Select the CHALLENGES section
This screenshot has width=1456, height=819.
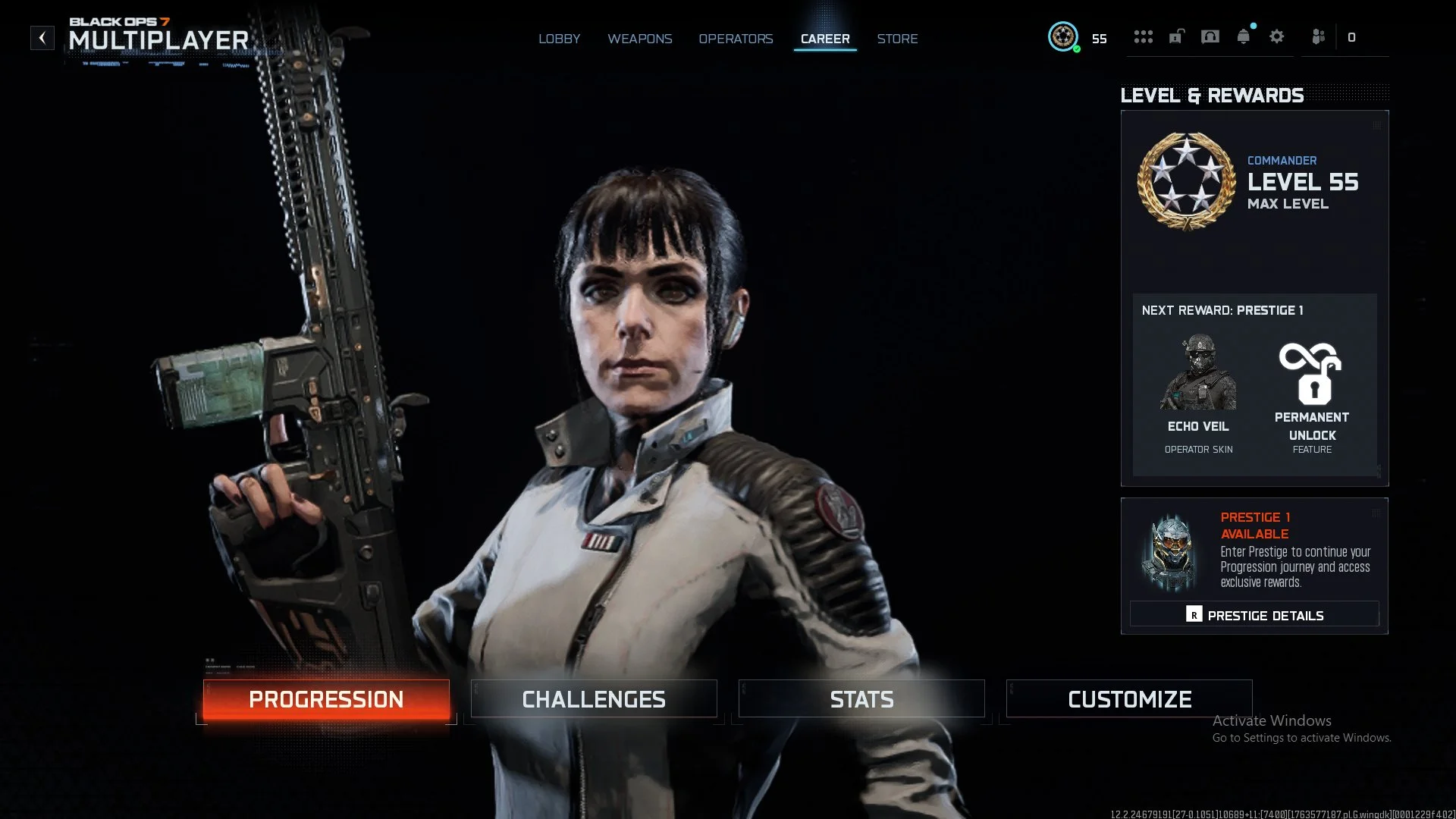594,698
